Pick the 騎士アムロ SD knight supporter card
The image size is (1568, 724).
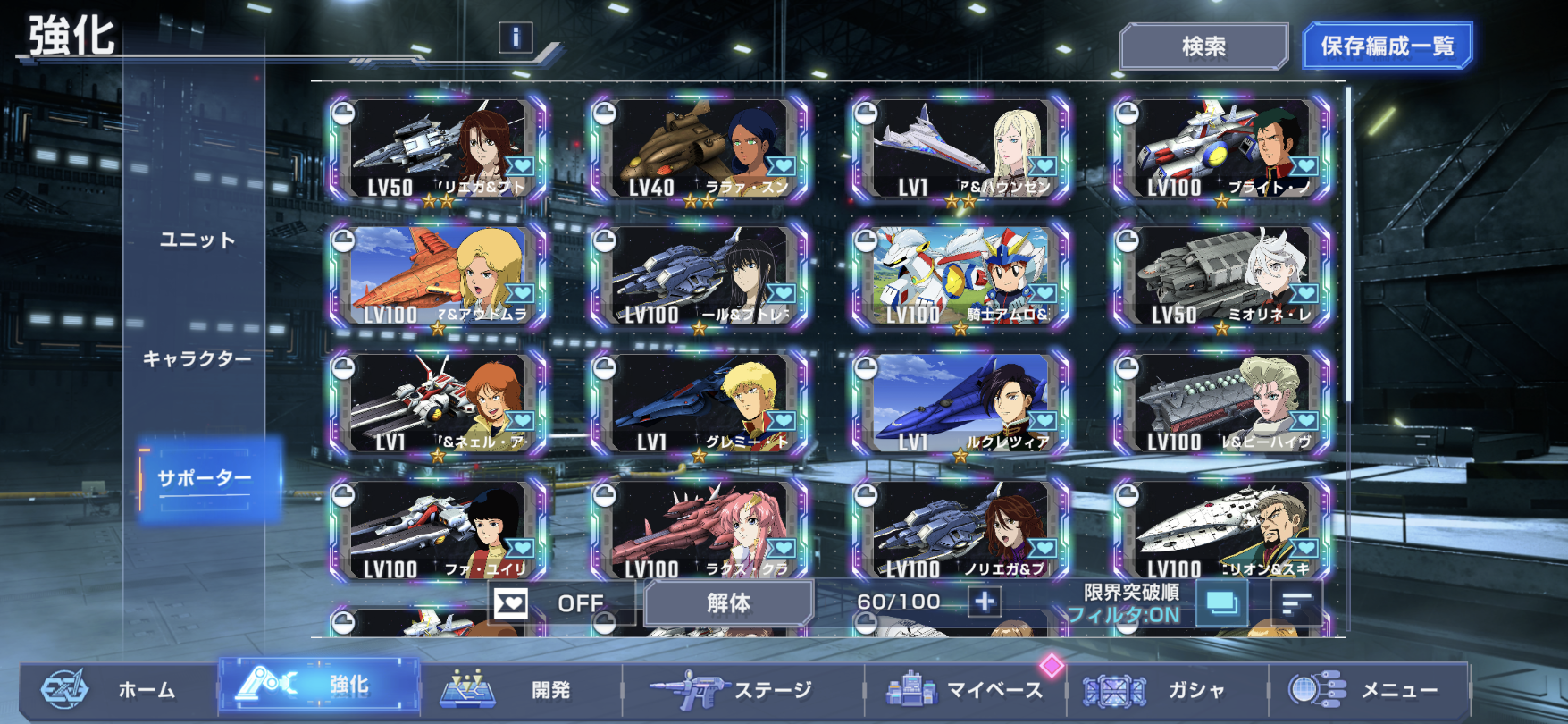(960, 276)
